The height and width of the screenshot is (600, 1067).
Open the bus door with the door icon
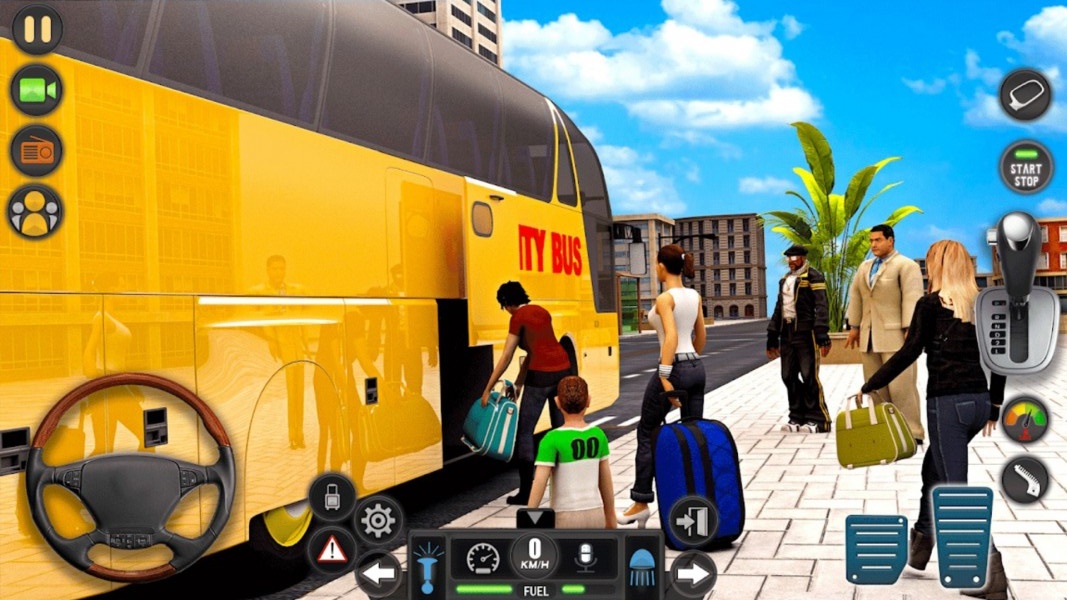pyautogui.click(x=692, y=520)
